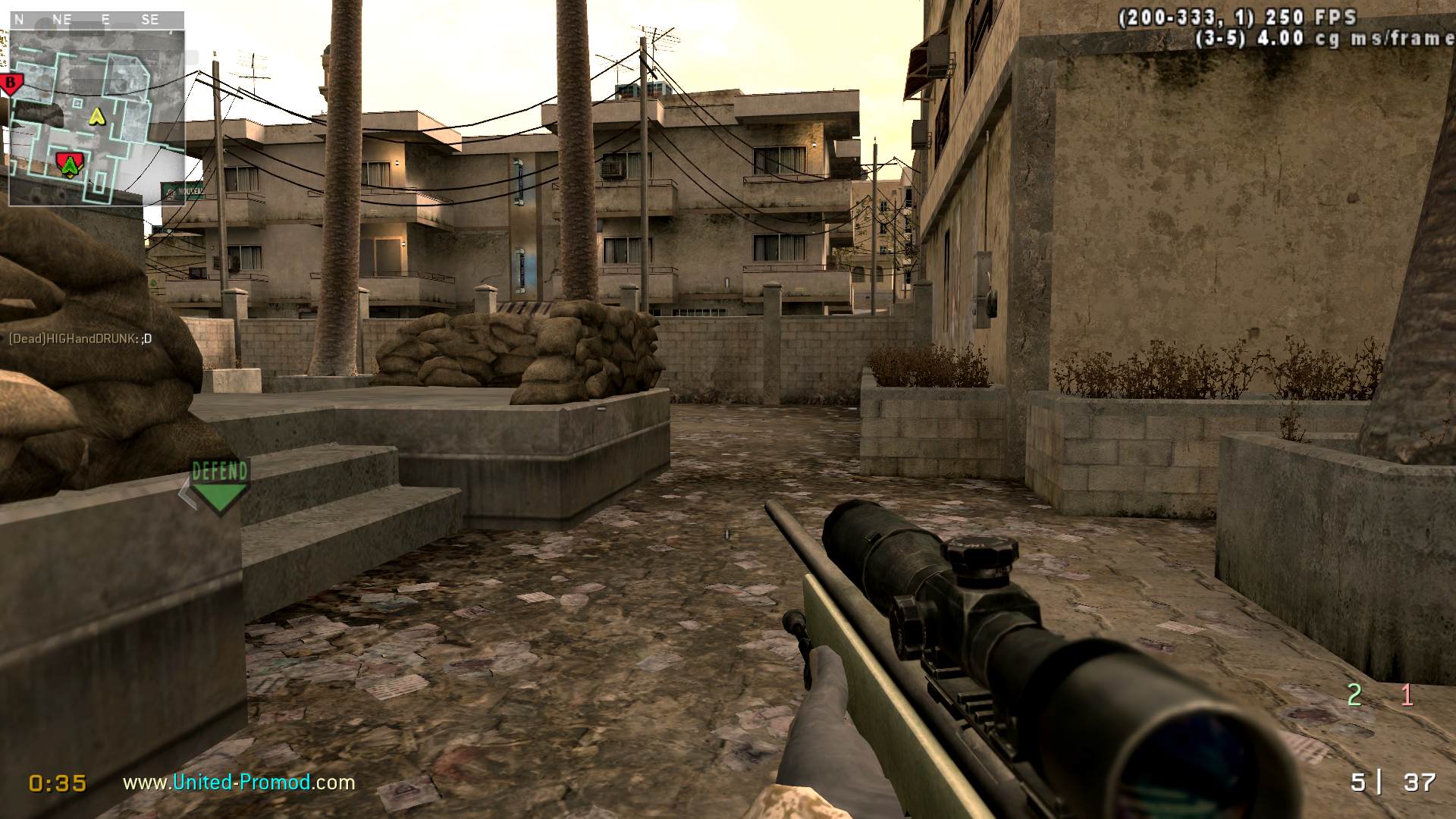The image size is (1456, 819).
Task: Open the www.United-Promod.com link
Action: pos(239,782)
